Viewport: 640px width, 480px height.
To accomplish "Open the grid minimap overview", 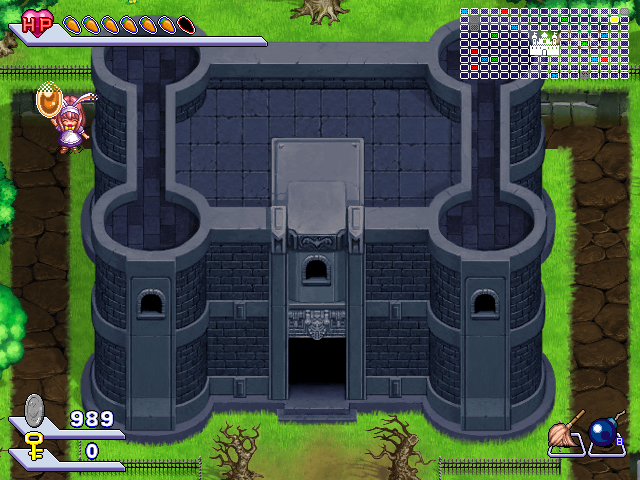I will 544,44.
